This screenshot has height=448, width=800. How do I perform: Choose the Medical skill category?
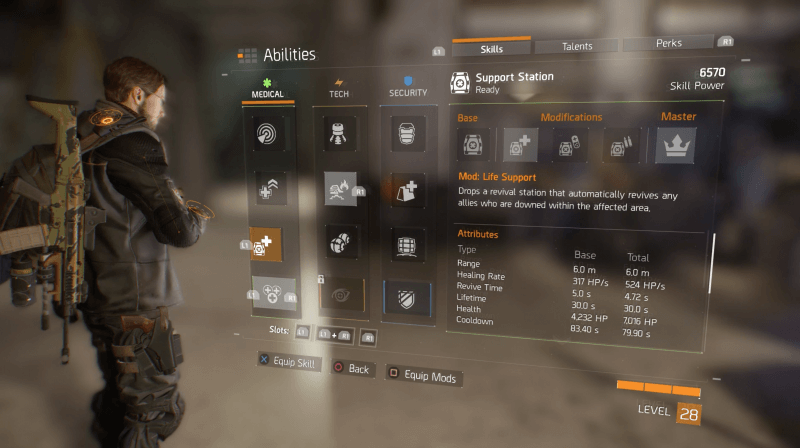(x=266, y=94)
